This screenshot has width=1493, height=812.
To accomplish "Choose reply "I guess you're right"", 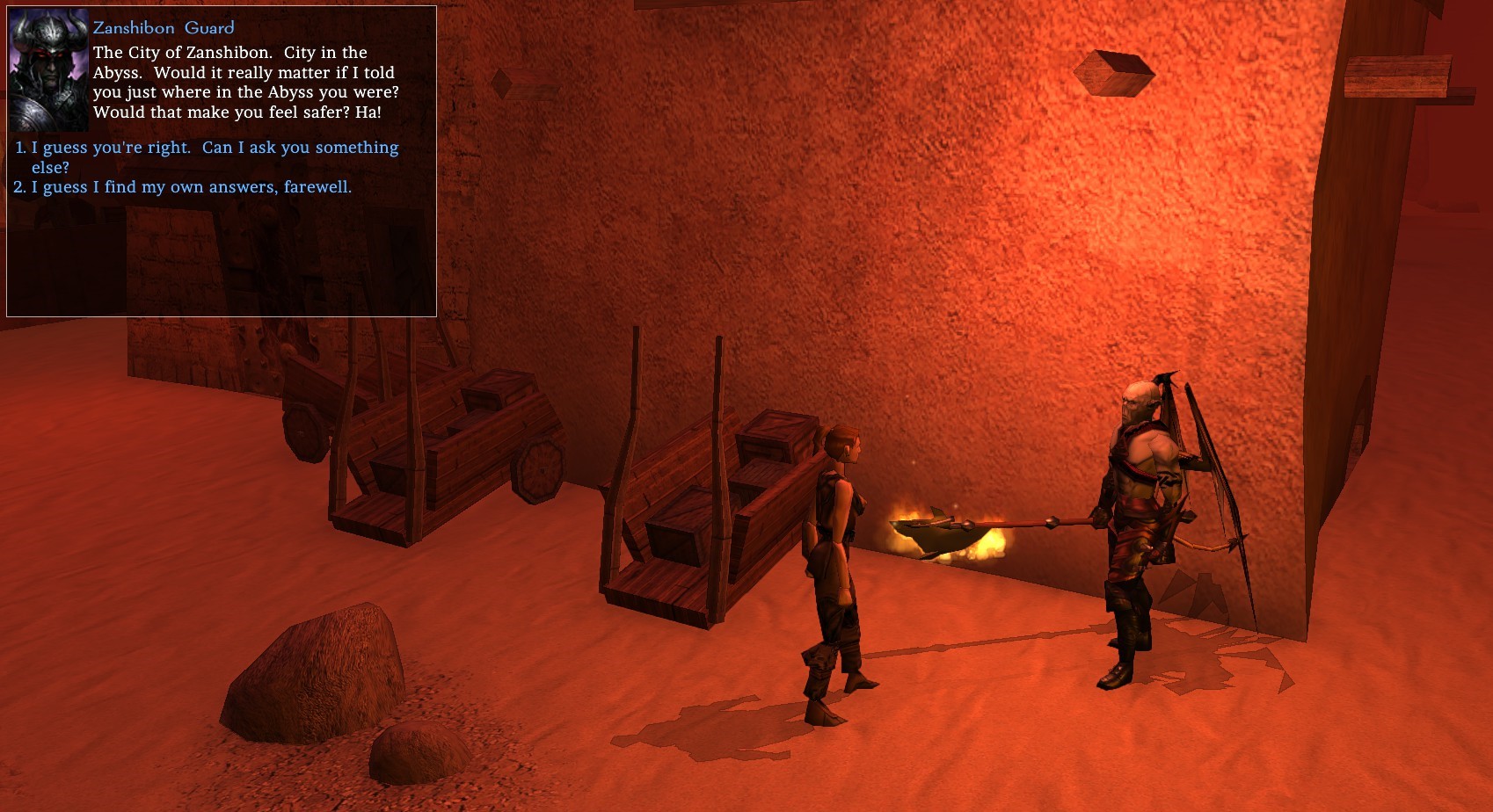I will tap(215, 149).
